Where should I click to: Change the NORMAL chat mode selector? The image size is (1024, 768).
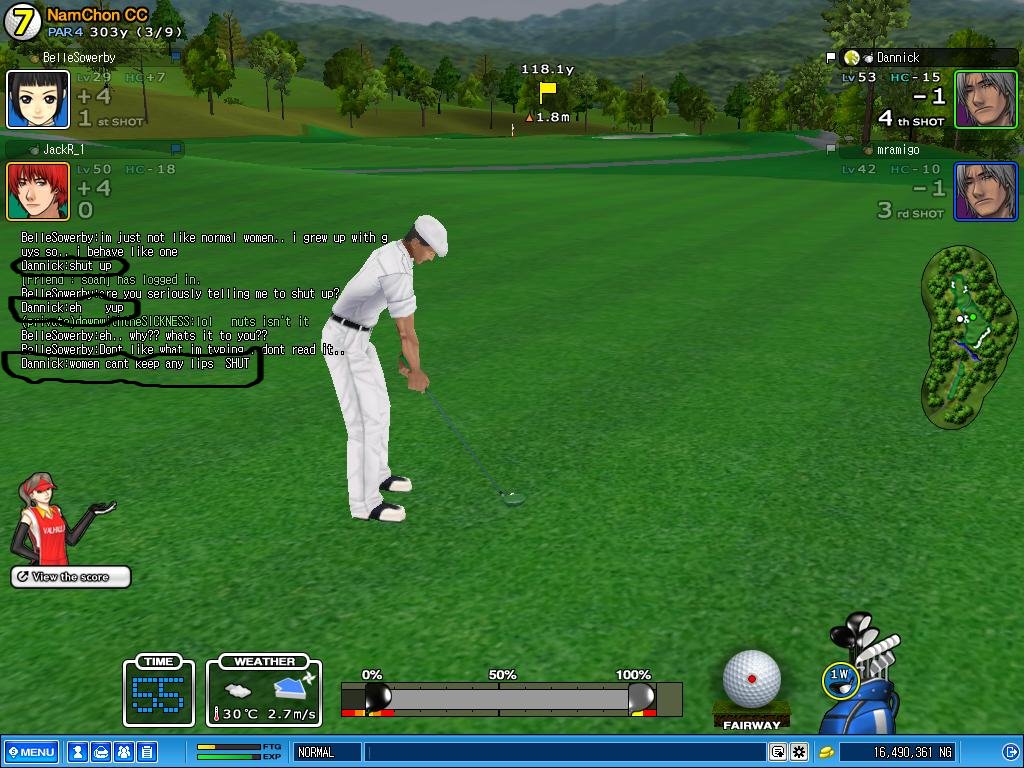click(326, 752)
